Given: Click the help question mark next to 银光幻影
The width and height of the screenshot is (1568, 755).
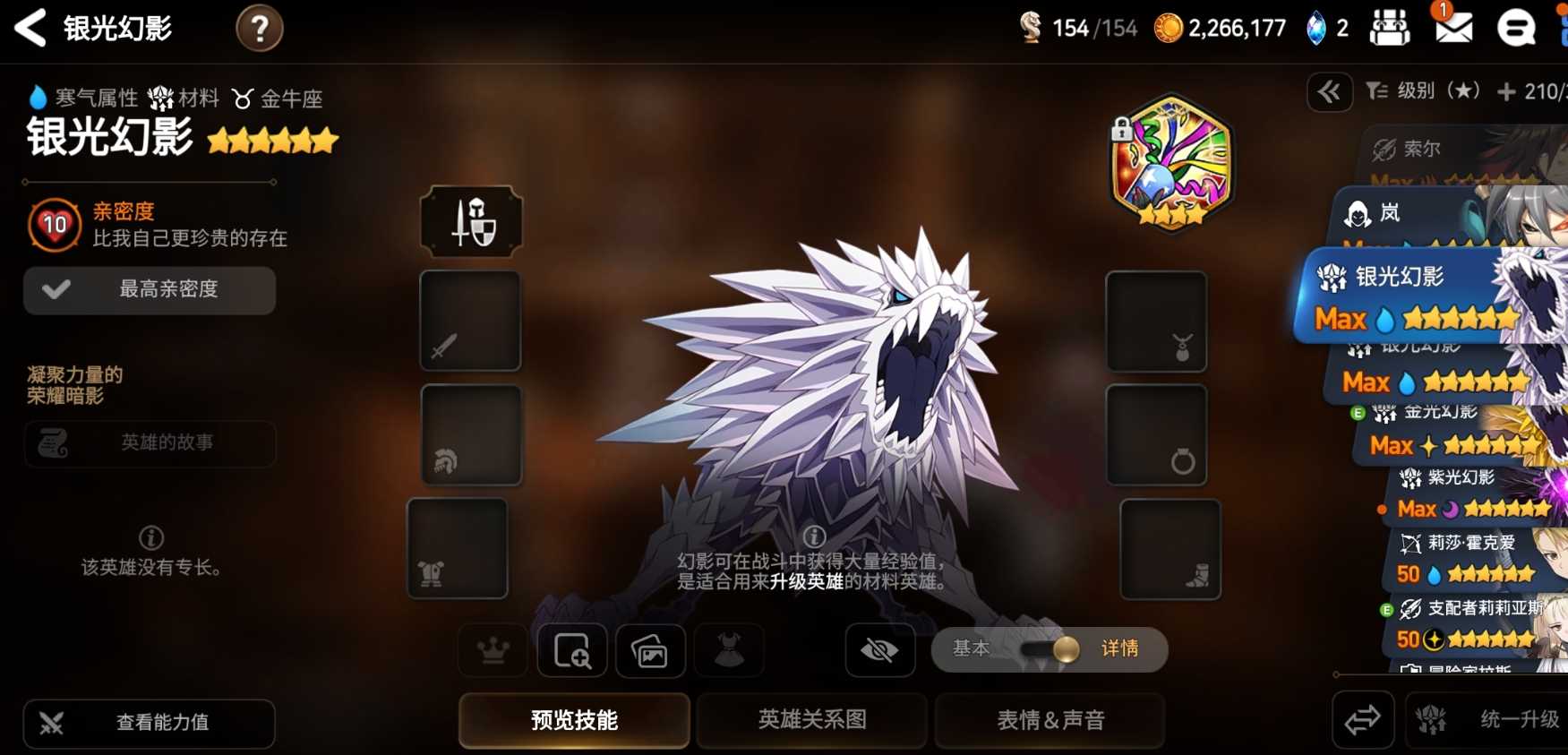Looking at the screenshot, I should point(259,28).
